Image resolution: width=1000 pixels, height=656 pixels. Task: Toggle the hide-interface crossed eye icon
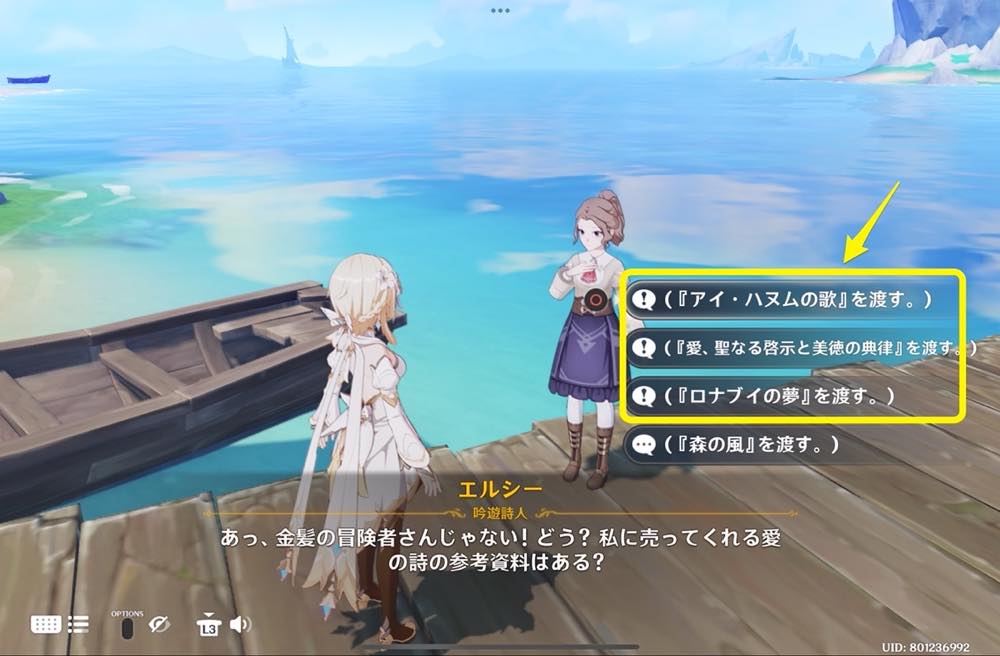[x=159, y=625]
